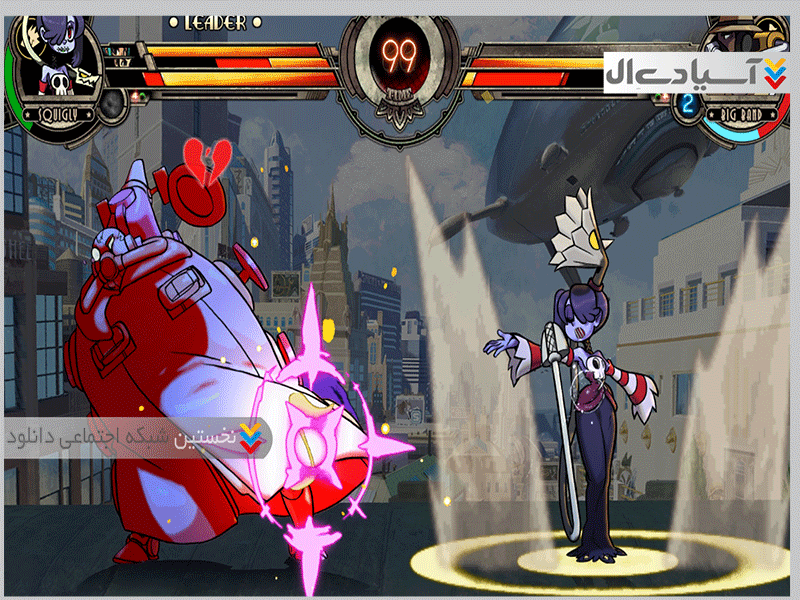Select the Big Band portrait
The width and height of the screenshot is (800, 600).
pos(745,35)
